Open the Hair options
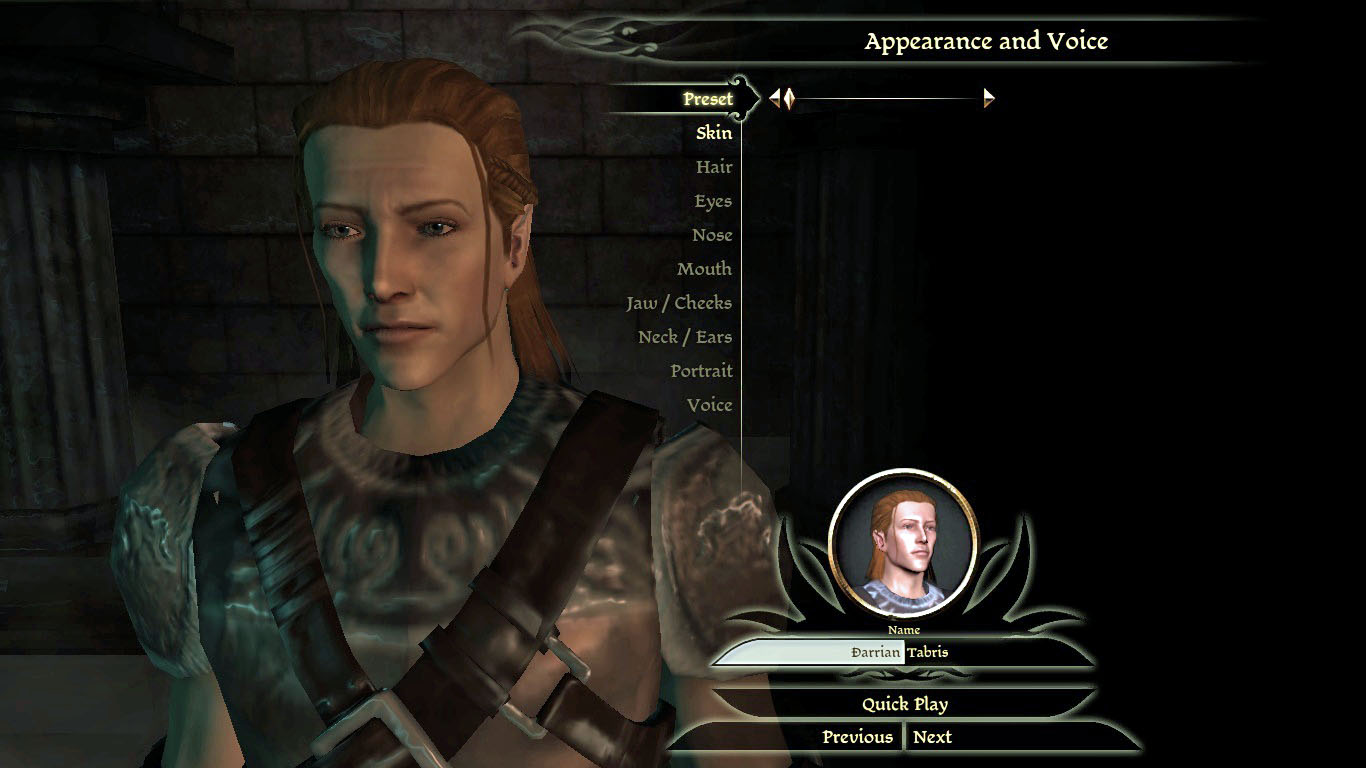 coord(714,167)
